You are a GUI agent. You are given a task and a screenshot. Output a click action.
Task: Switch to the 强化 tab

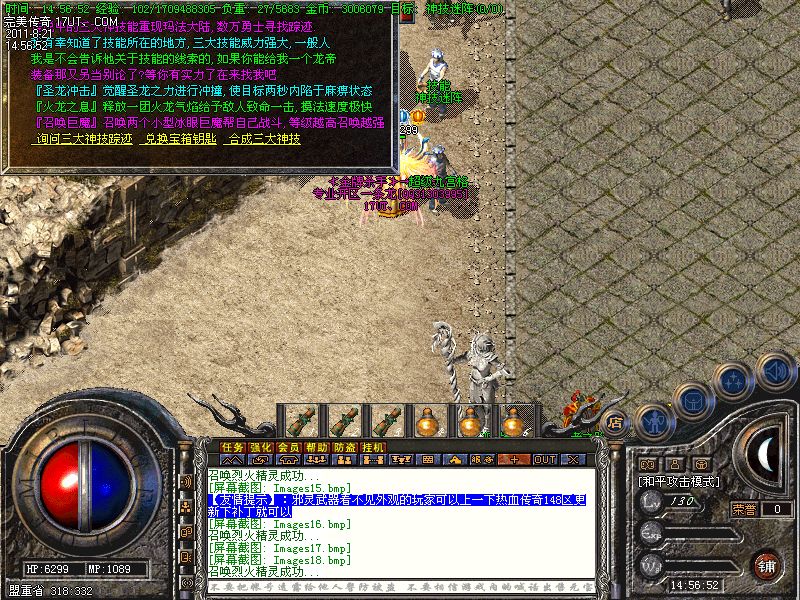tap(260, 447)
